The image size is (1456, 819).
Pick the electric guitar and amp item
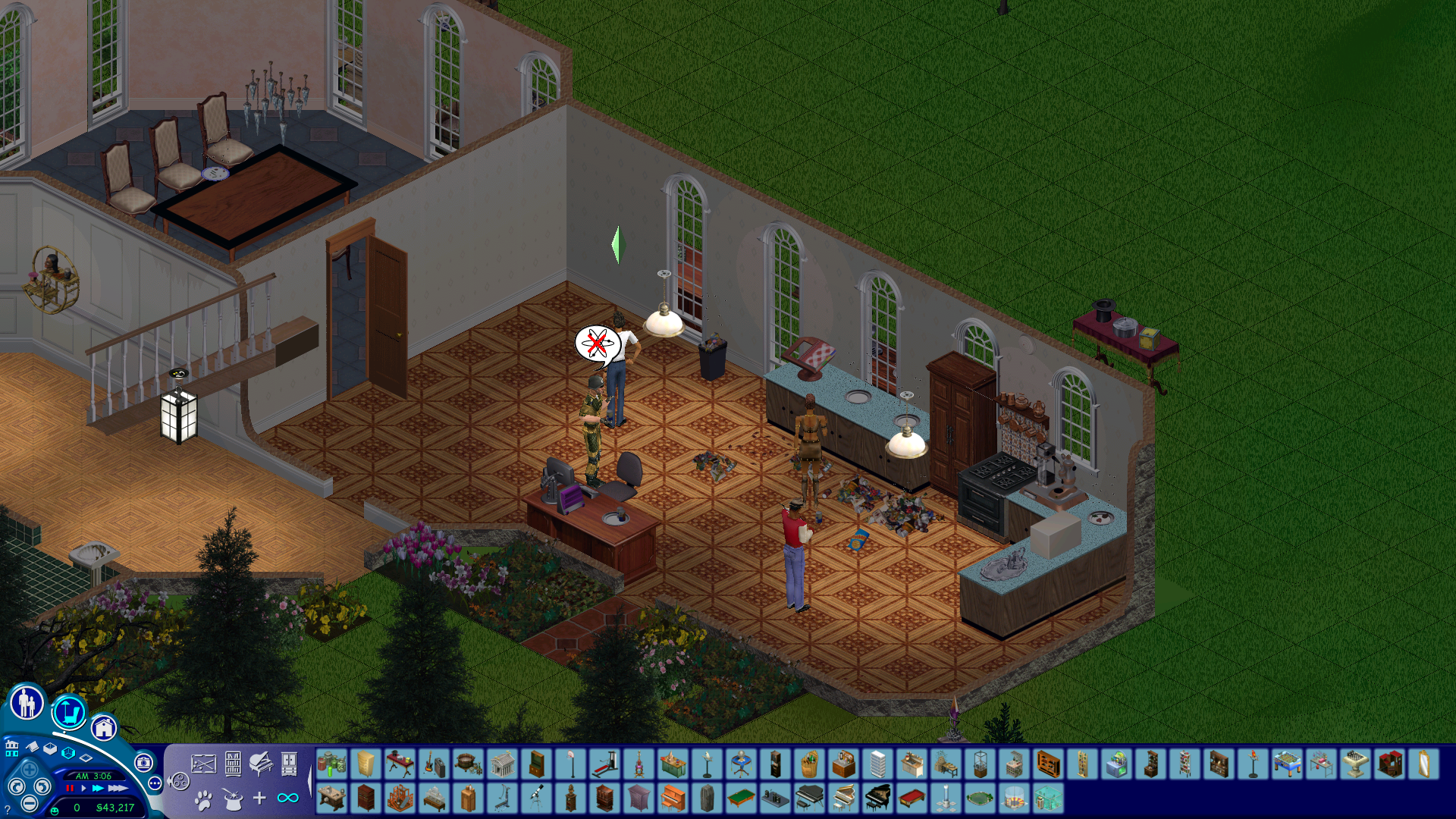(434, 764)
